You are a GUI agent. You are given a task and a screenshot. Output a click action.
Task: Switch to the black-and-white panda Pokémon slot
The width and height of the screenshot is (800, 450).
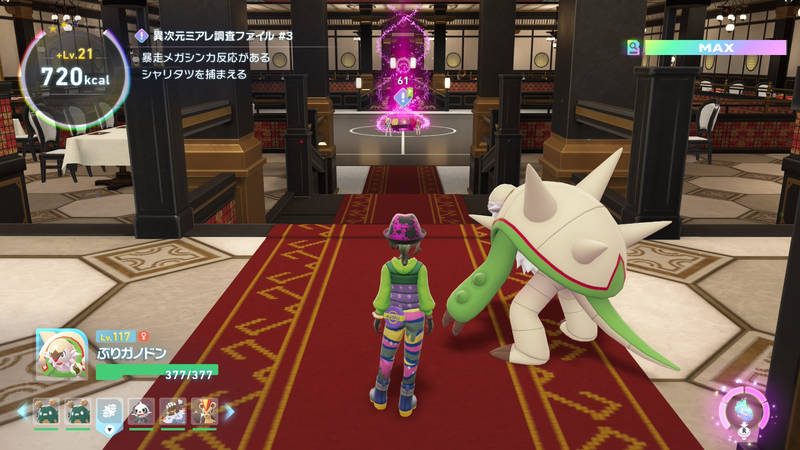[x=141, y=411]
